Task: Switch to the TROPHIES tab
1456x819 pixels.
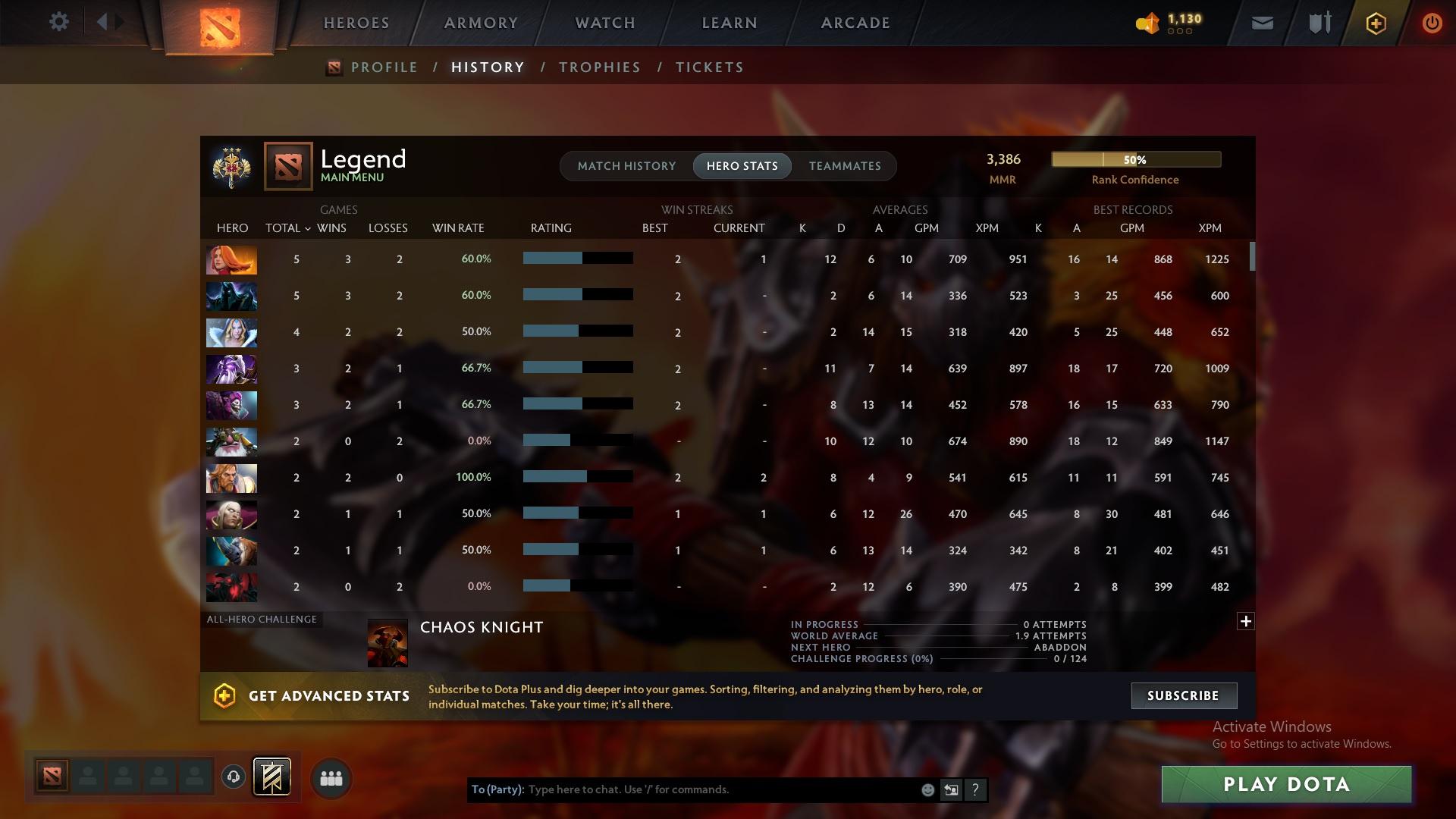Action: coord(599,67)
